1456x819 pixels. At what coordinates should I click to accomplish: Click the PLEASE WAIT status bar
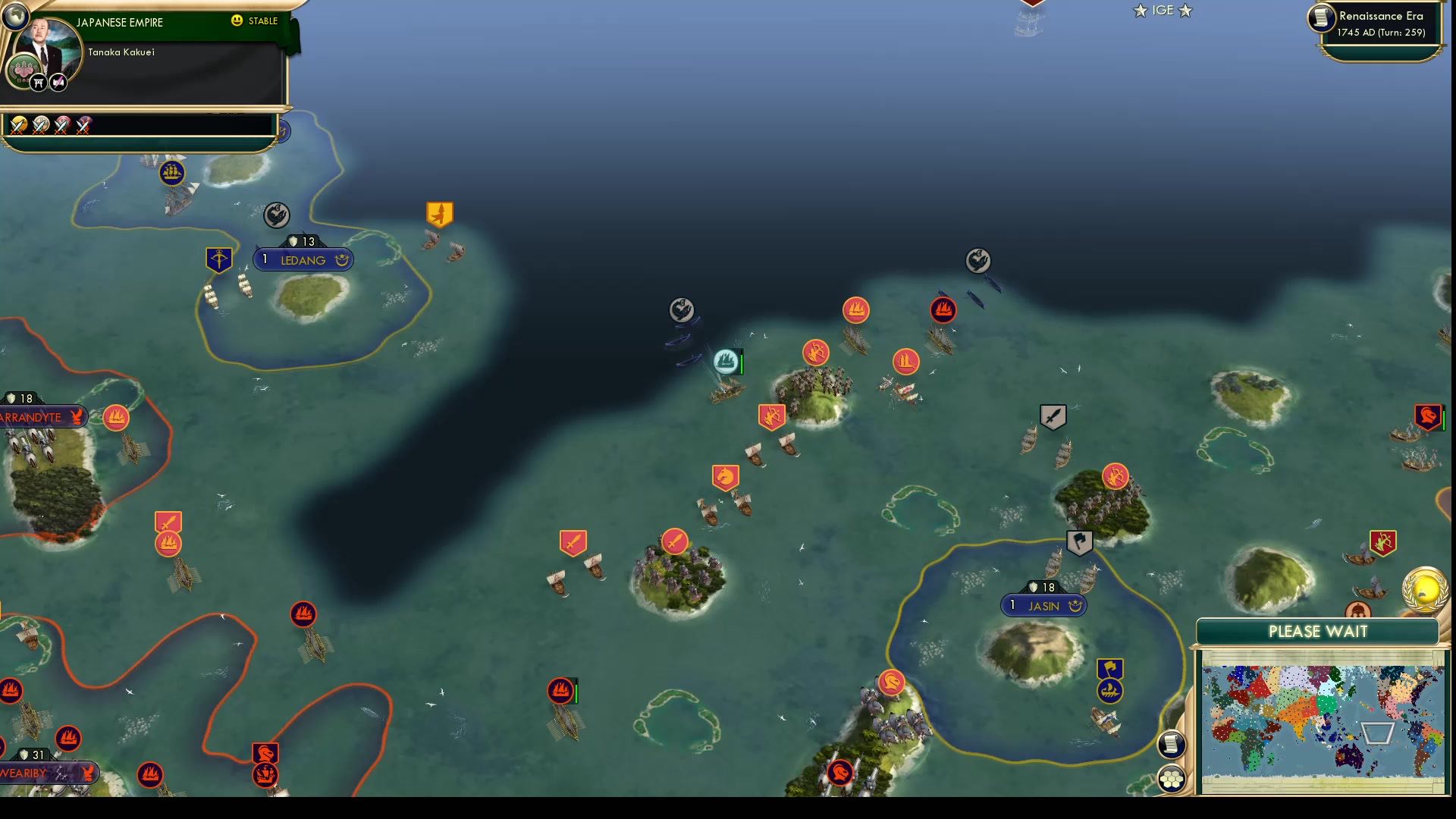1318,631
